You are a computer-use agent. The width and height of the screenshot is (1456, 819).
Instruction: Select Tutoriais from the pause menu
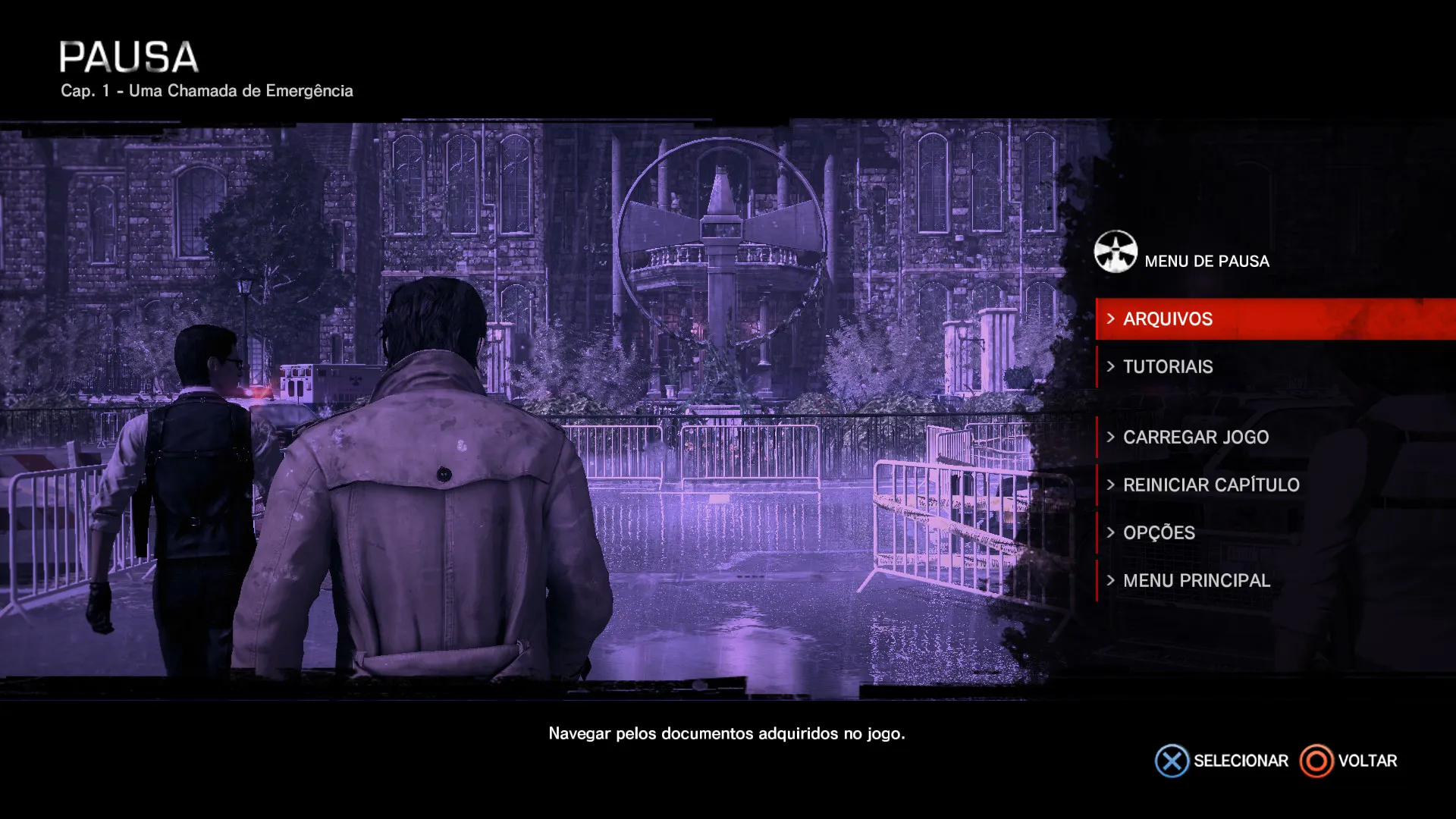tap(1168, 367)
